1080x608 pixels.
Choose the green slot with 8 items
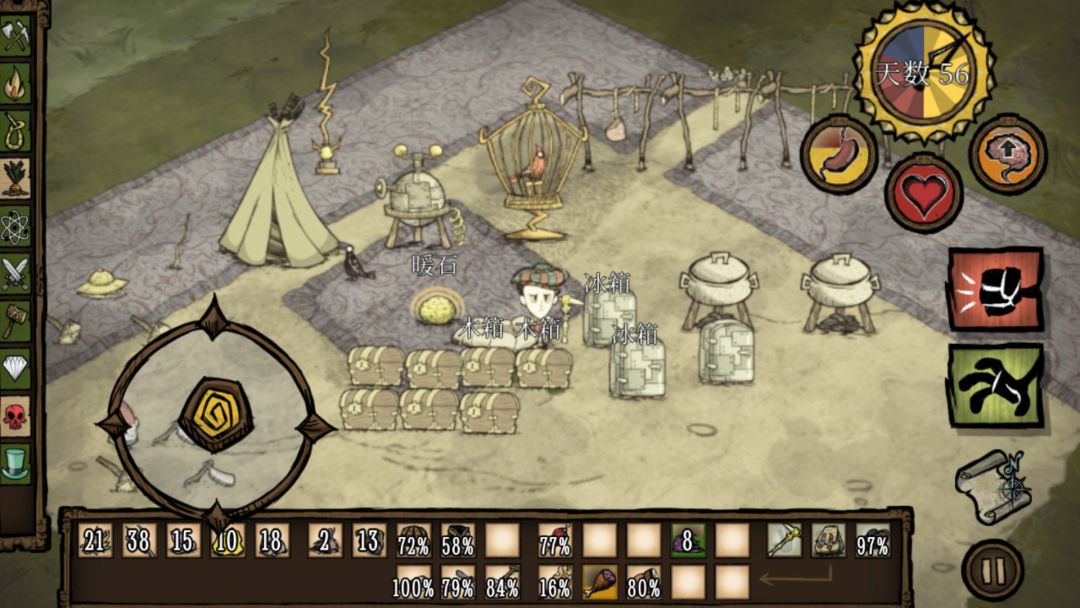[688, 541]
